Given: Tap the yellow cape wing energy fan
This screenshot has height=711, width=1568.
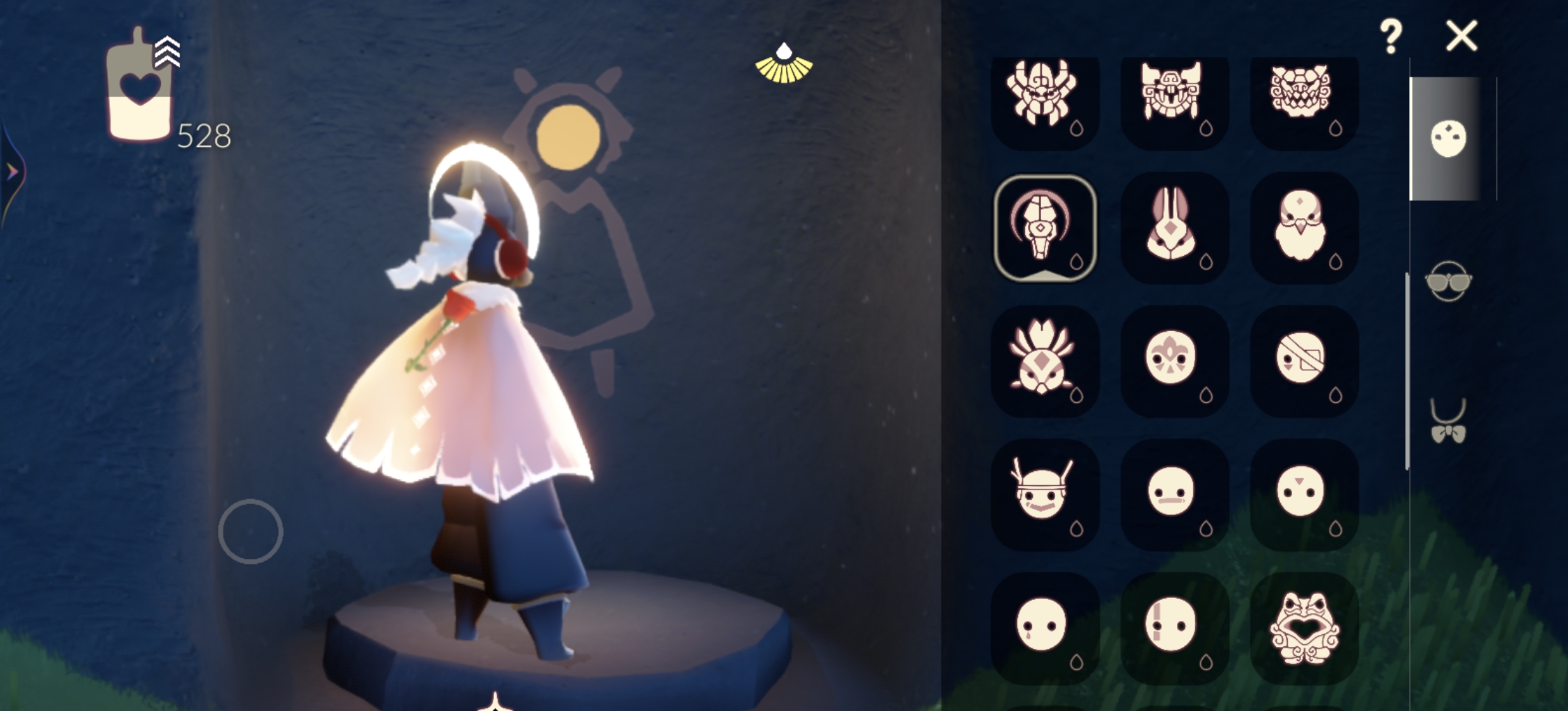Looking at the screenshot, I should 784,65.
